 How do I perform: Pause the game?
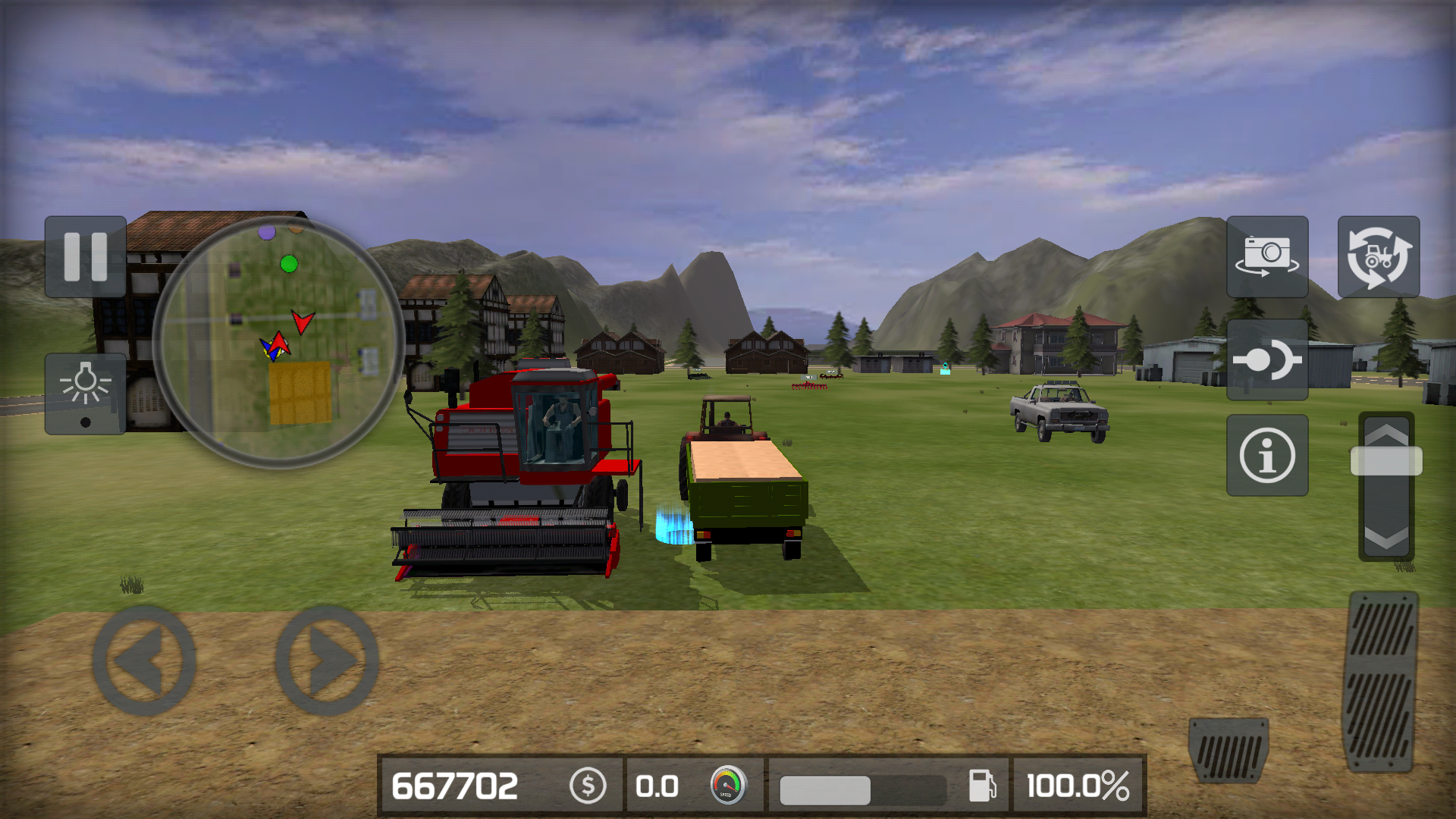85,258
